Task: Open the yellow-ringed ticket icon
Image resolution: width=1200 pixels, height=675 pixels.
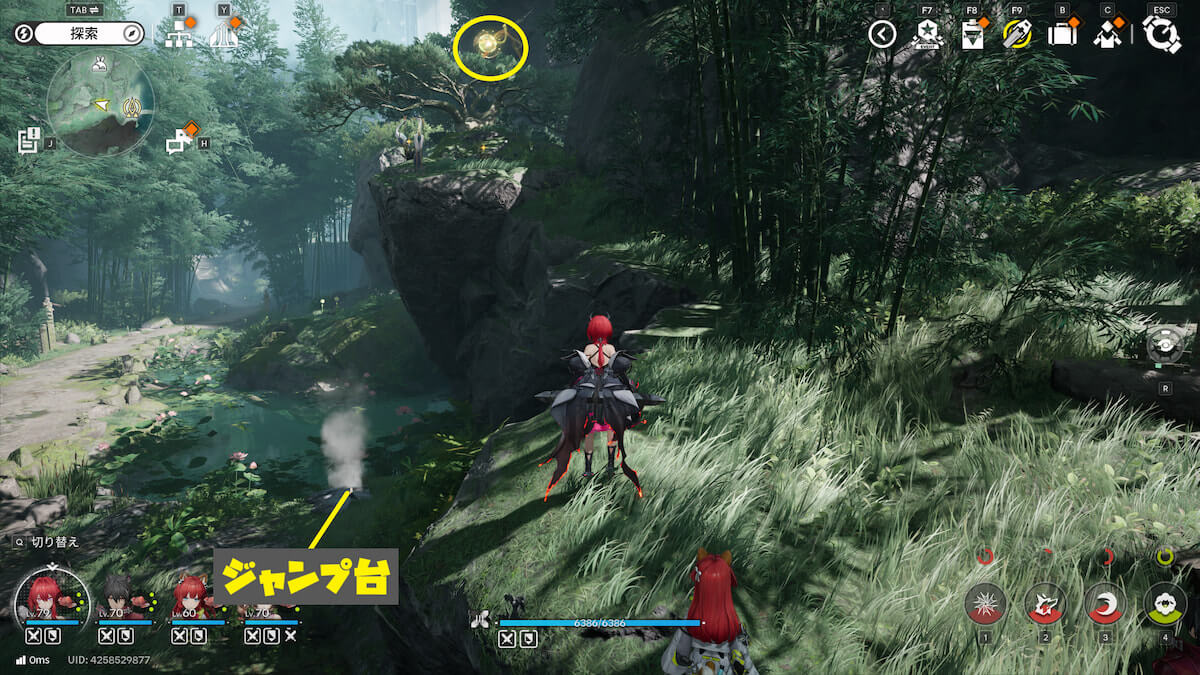Action: (1016, 34)
